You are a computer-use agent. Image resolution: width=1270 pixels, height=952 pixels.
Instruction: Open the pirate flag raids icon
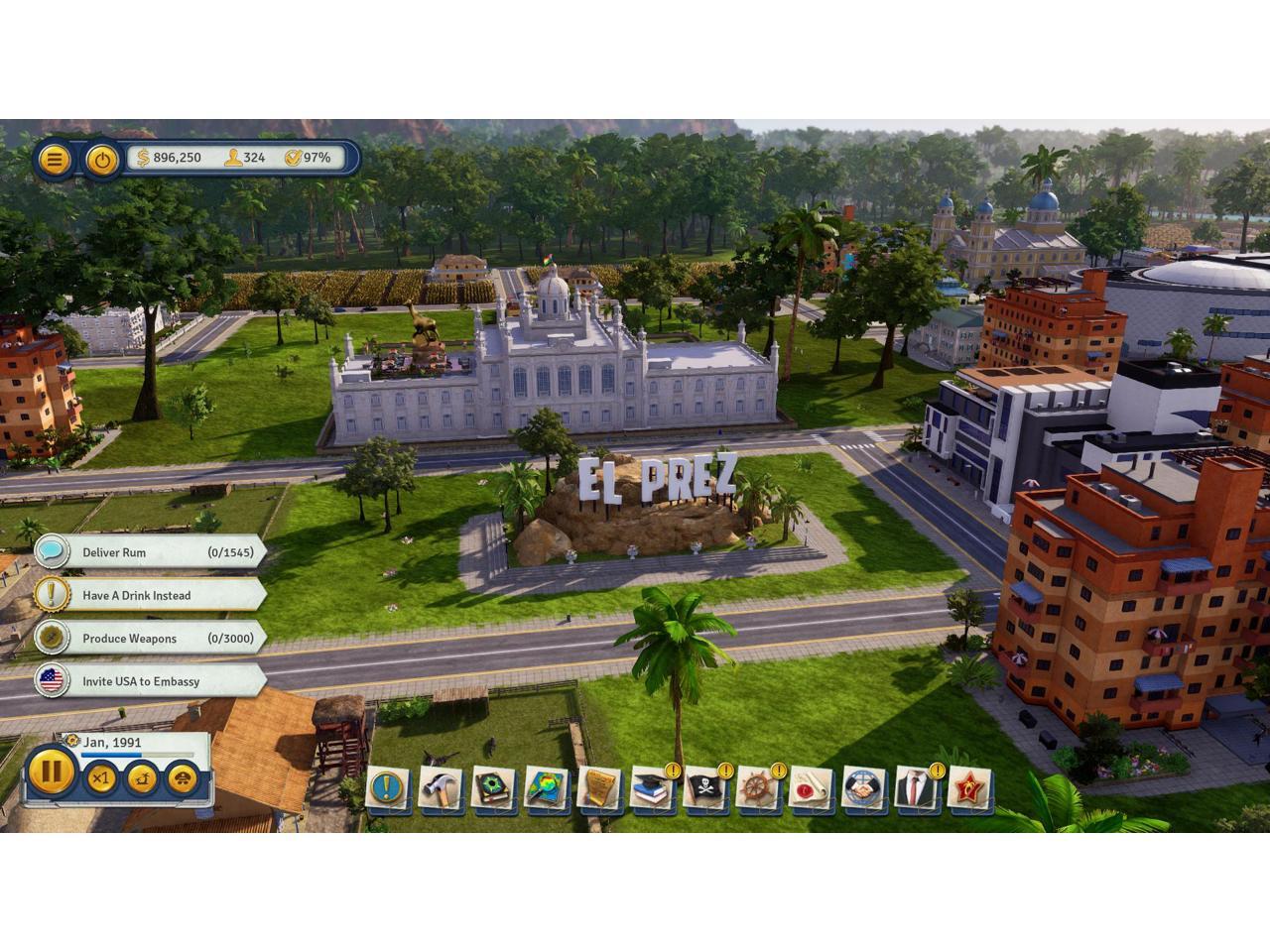click(x=704, y=789)
